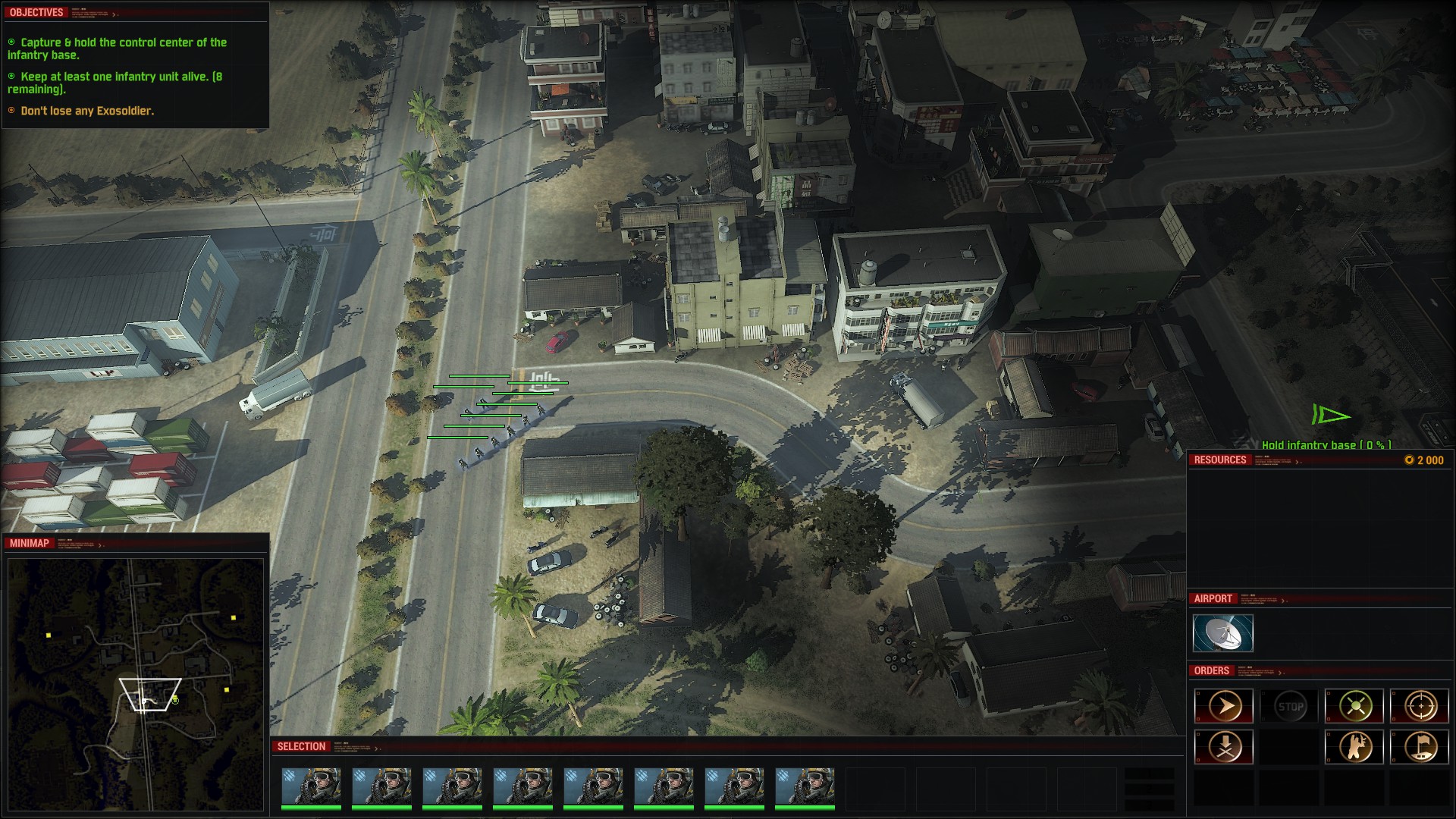The image size is (1456, 819).
Task: Use the down-arrow crossed-lines order
Action: (x=1224, y=747)
